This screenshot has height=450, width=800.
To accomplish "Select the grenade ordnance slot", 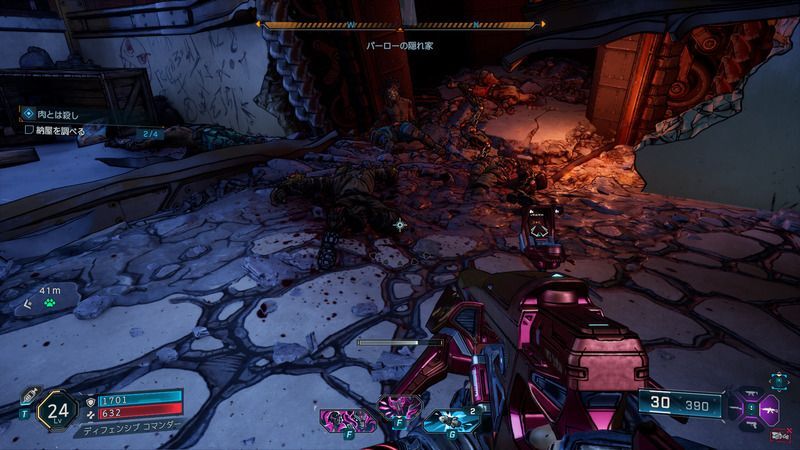I will click(450, 420).
